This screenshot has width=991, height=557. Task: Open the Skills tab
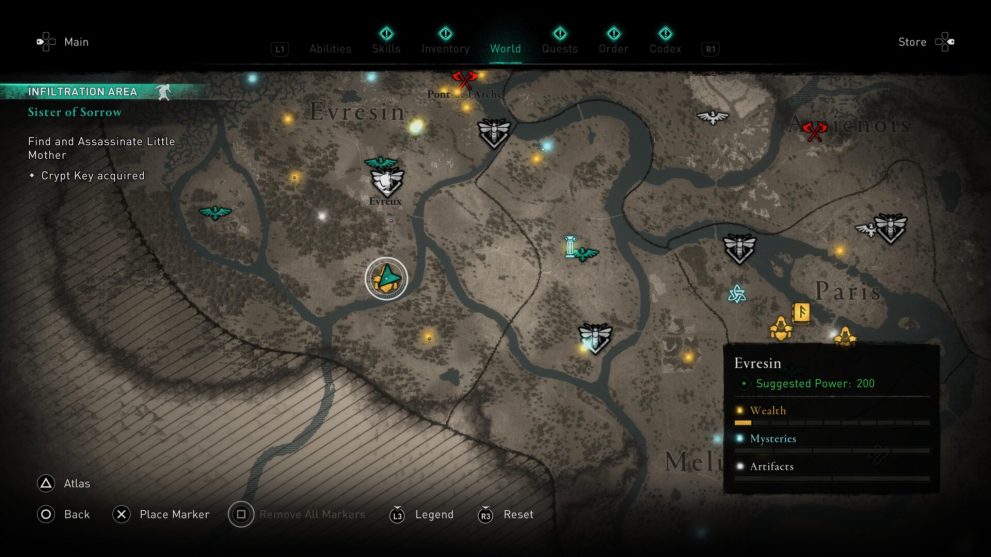[x=386, y=48]
